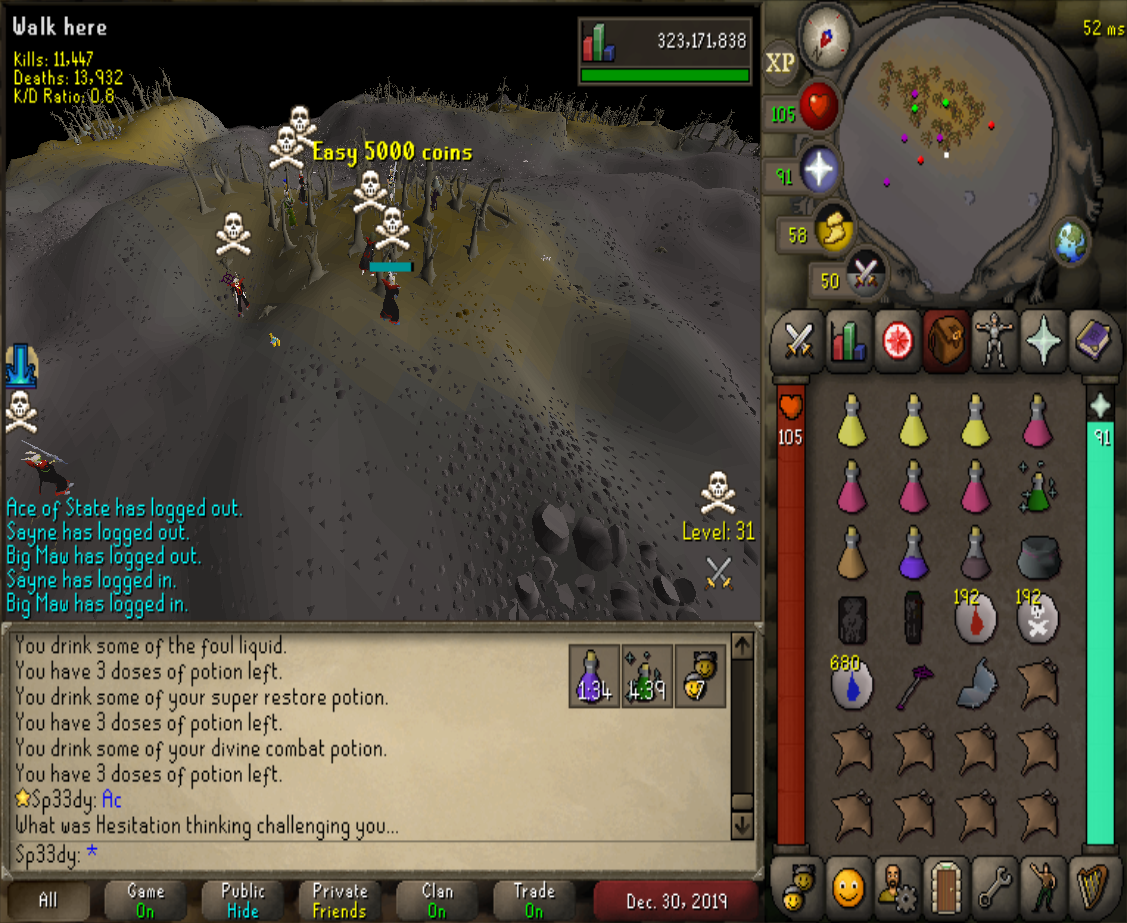Select the water rune stack of 680
Image resolution: width=1127 pixels, height=923 pixels.
pyautogui.click(x=852, y=685)
